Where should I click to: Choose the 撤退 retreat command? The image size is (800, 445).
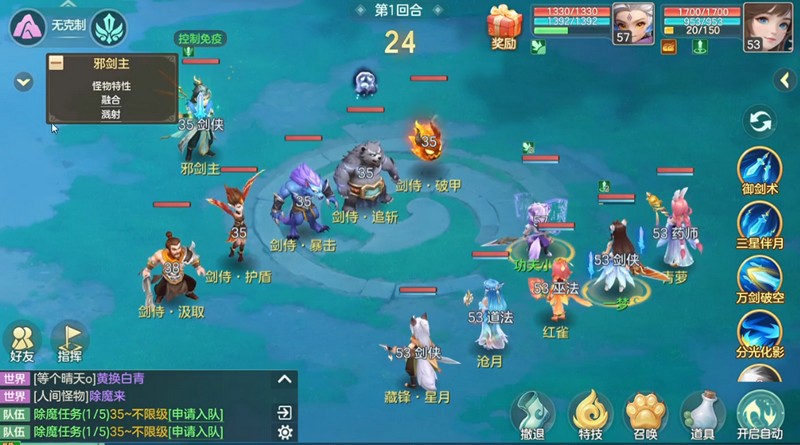coord(532,412)
